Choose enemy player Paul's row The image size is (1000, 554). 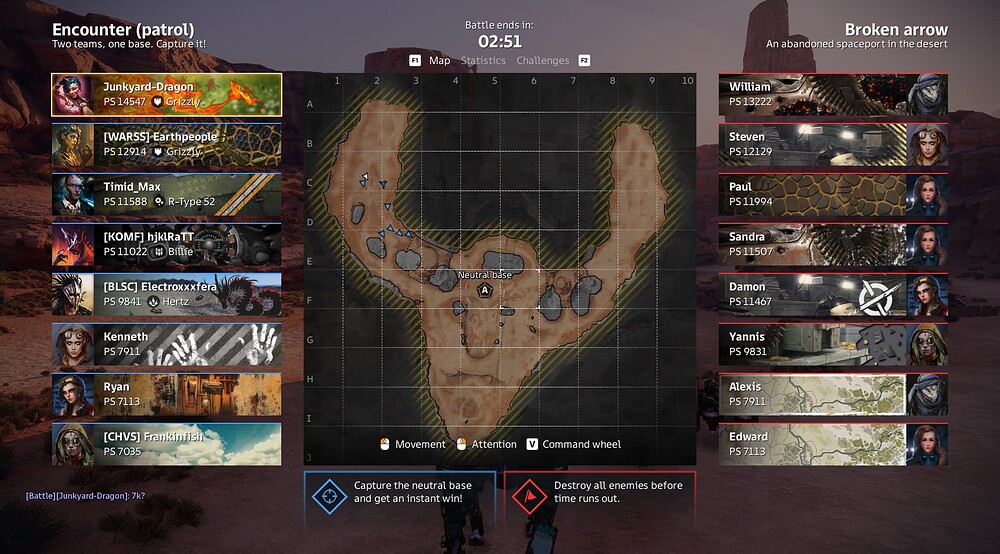(833, 194)
